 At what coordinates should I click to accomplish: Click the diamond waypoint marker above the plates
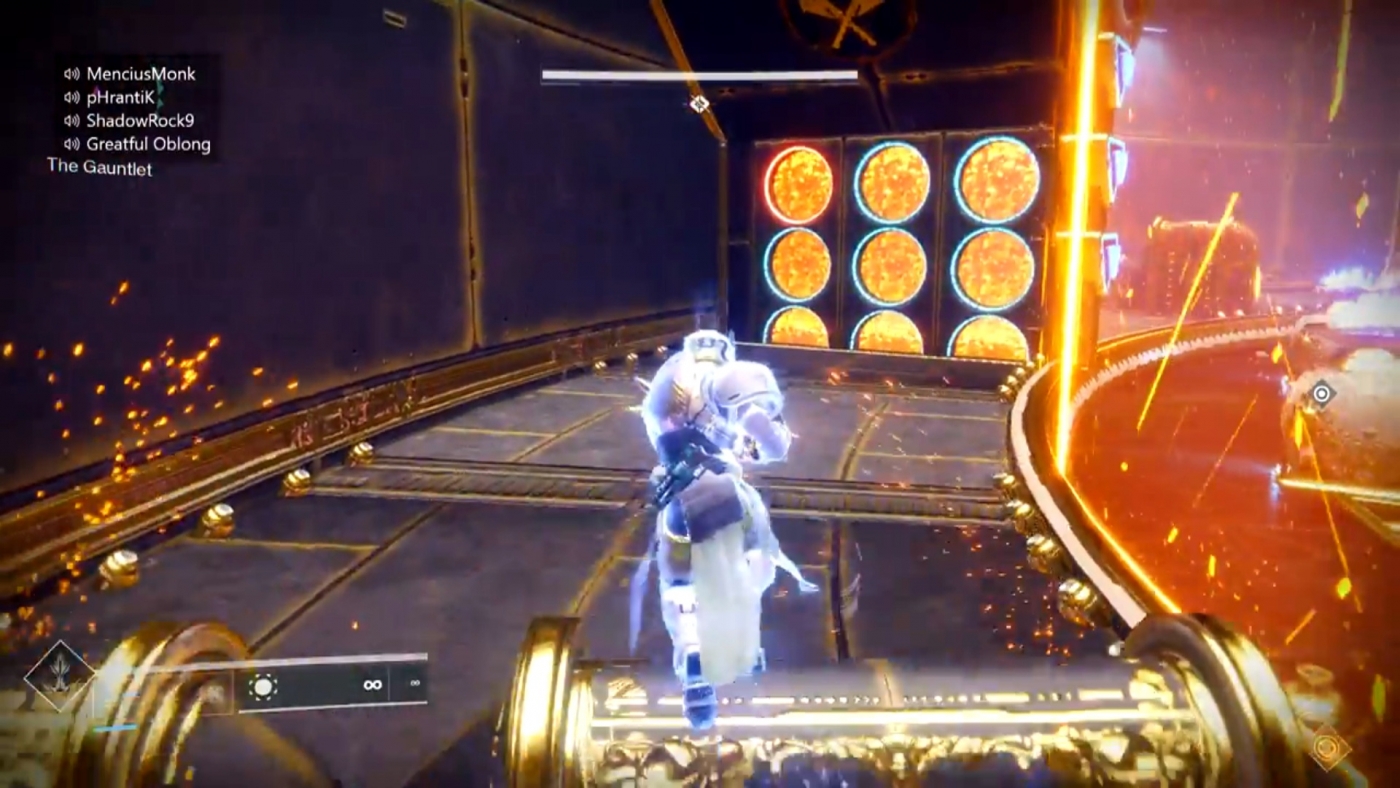(698, 103)
